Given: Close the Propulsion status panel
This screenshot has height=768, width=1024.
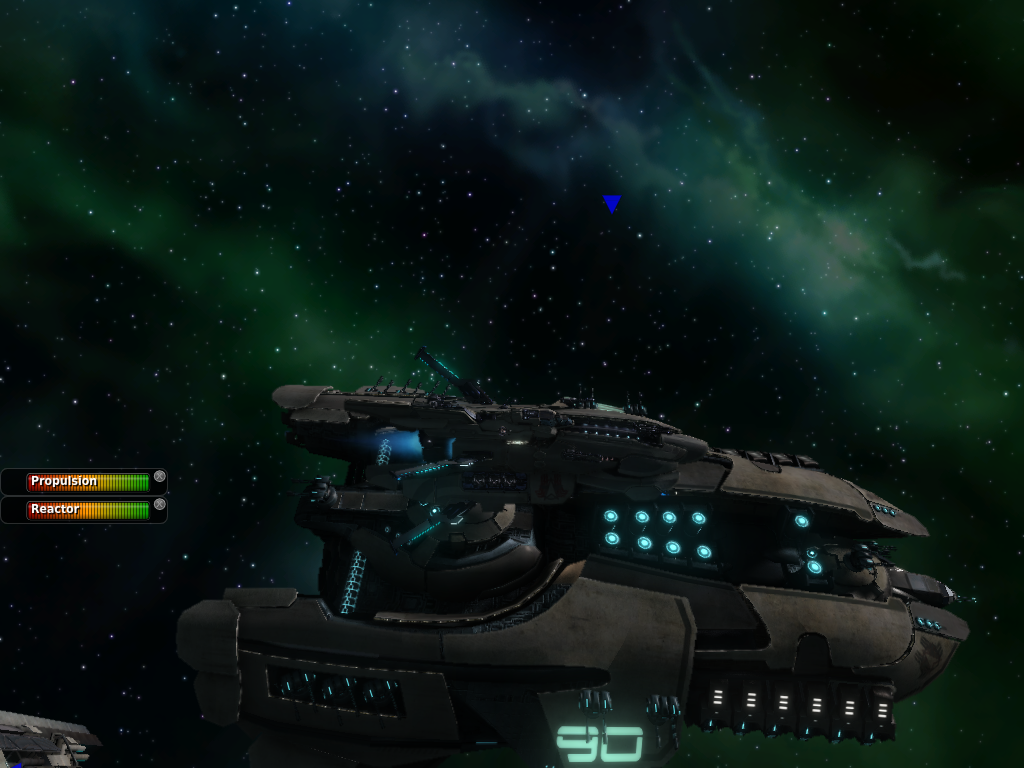Looking at the screenshot, I should click(159, 477).
